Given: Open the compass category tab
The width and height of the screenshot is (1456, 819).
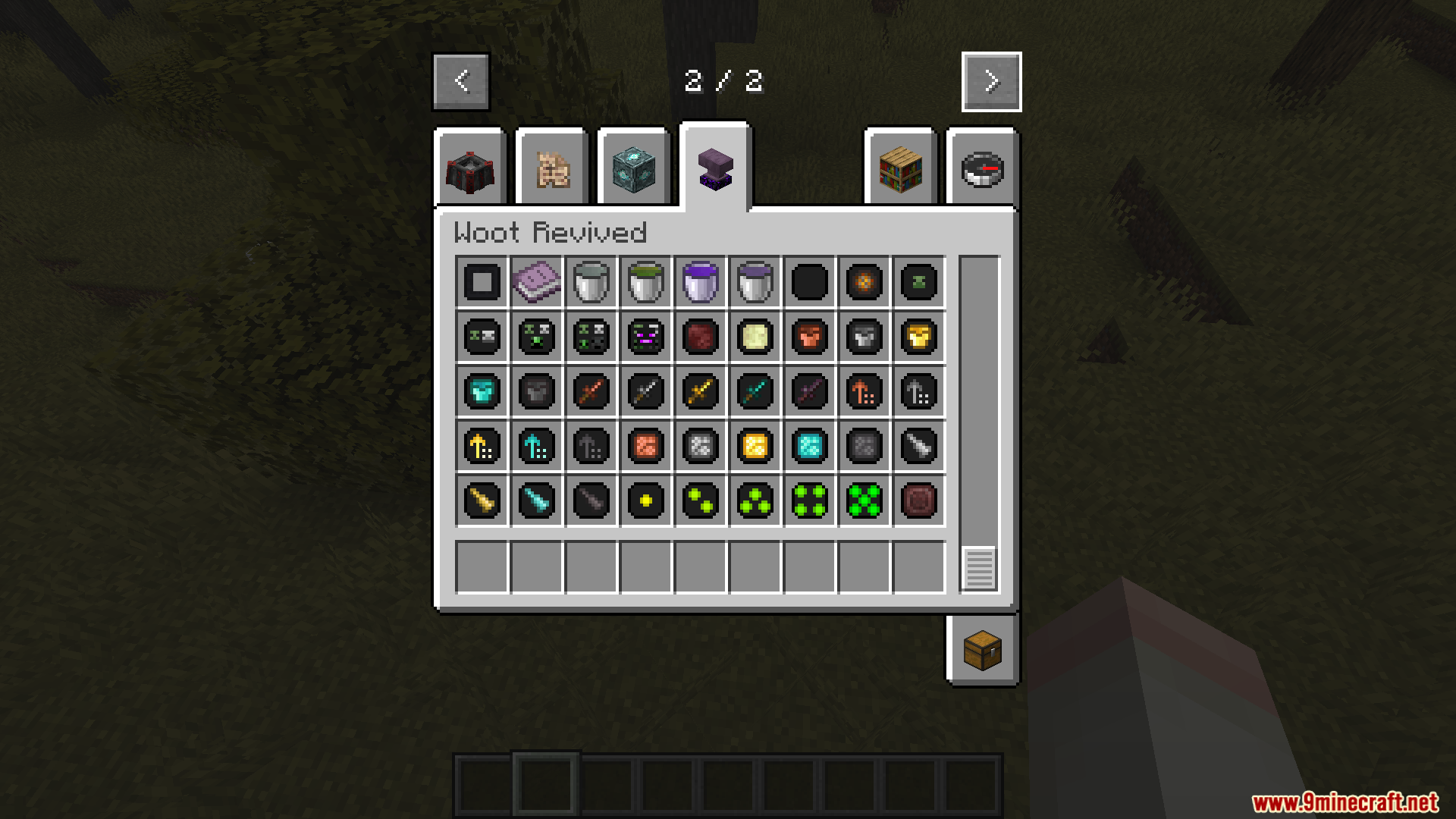Looking at the screenshot, I should point(982,168).
